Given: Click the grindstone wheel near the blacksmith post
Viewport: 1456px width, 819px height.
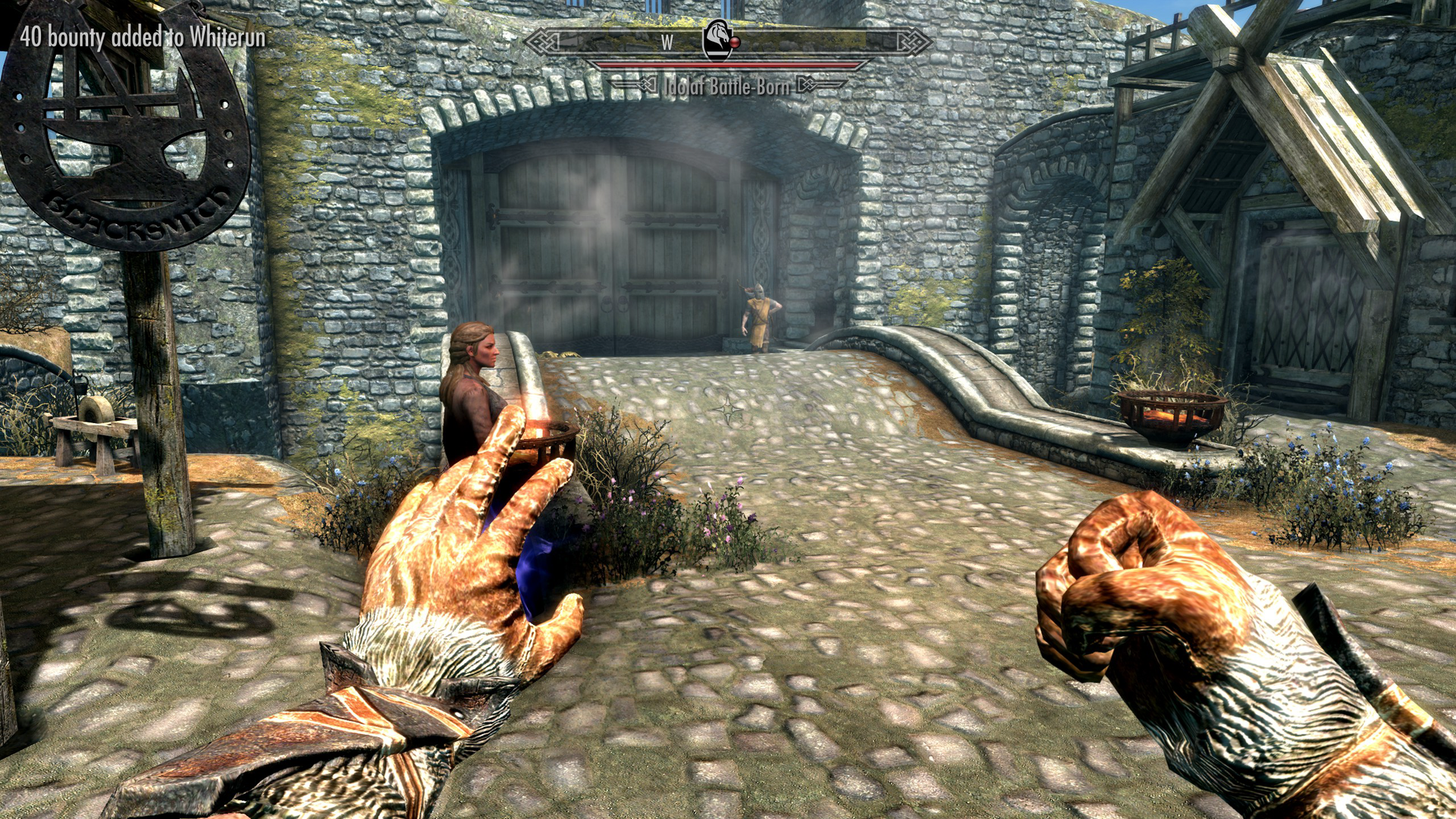Looking at the screenshot, I should point(96,409).
